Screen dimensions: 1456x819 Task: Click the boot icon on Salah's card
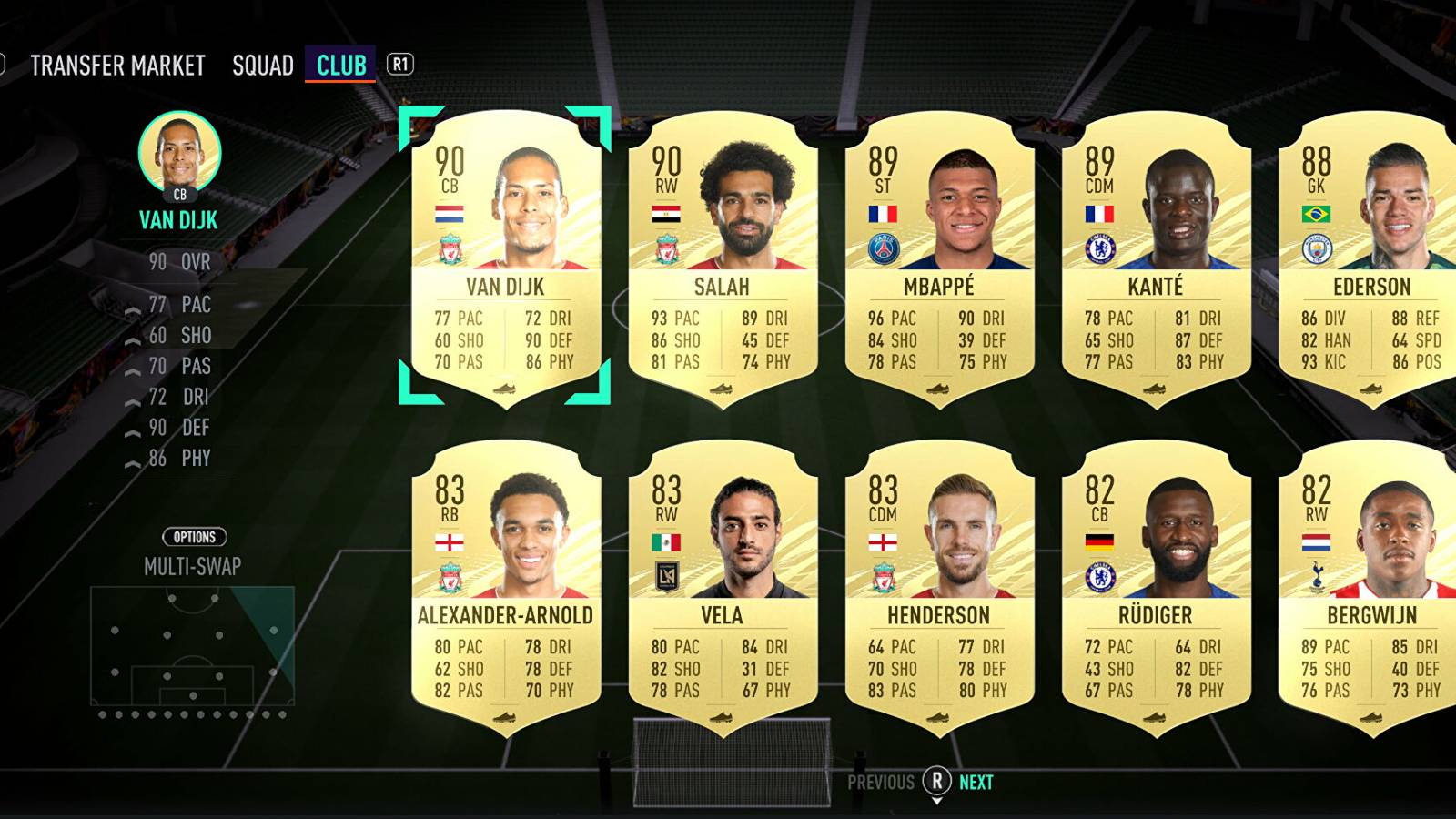pyautogui.click(x=719, y=390)
